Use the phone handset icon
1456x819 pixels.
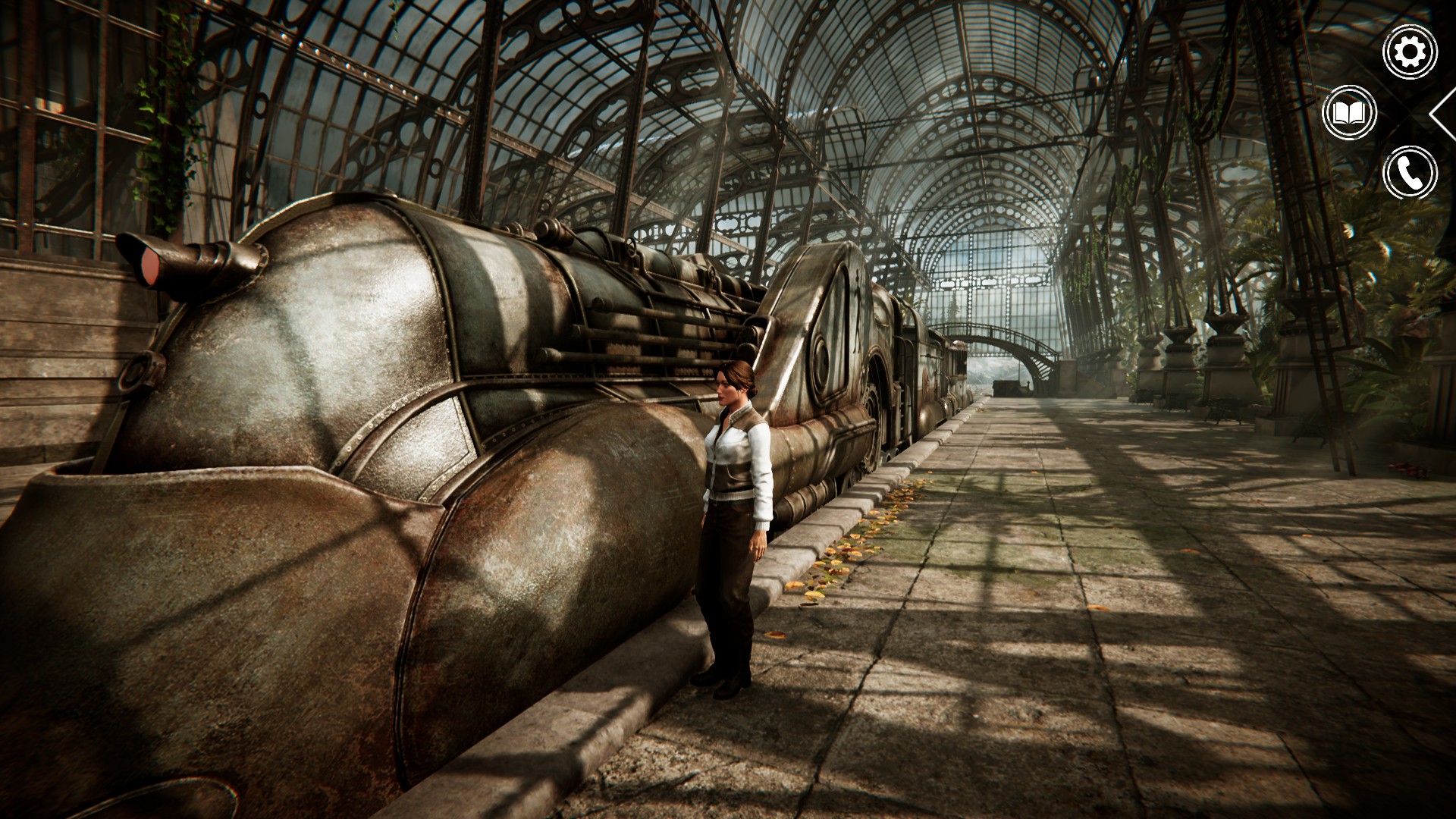click(1410, 174)
